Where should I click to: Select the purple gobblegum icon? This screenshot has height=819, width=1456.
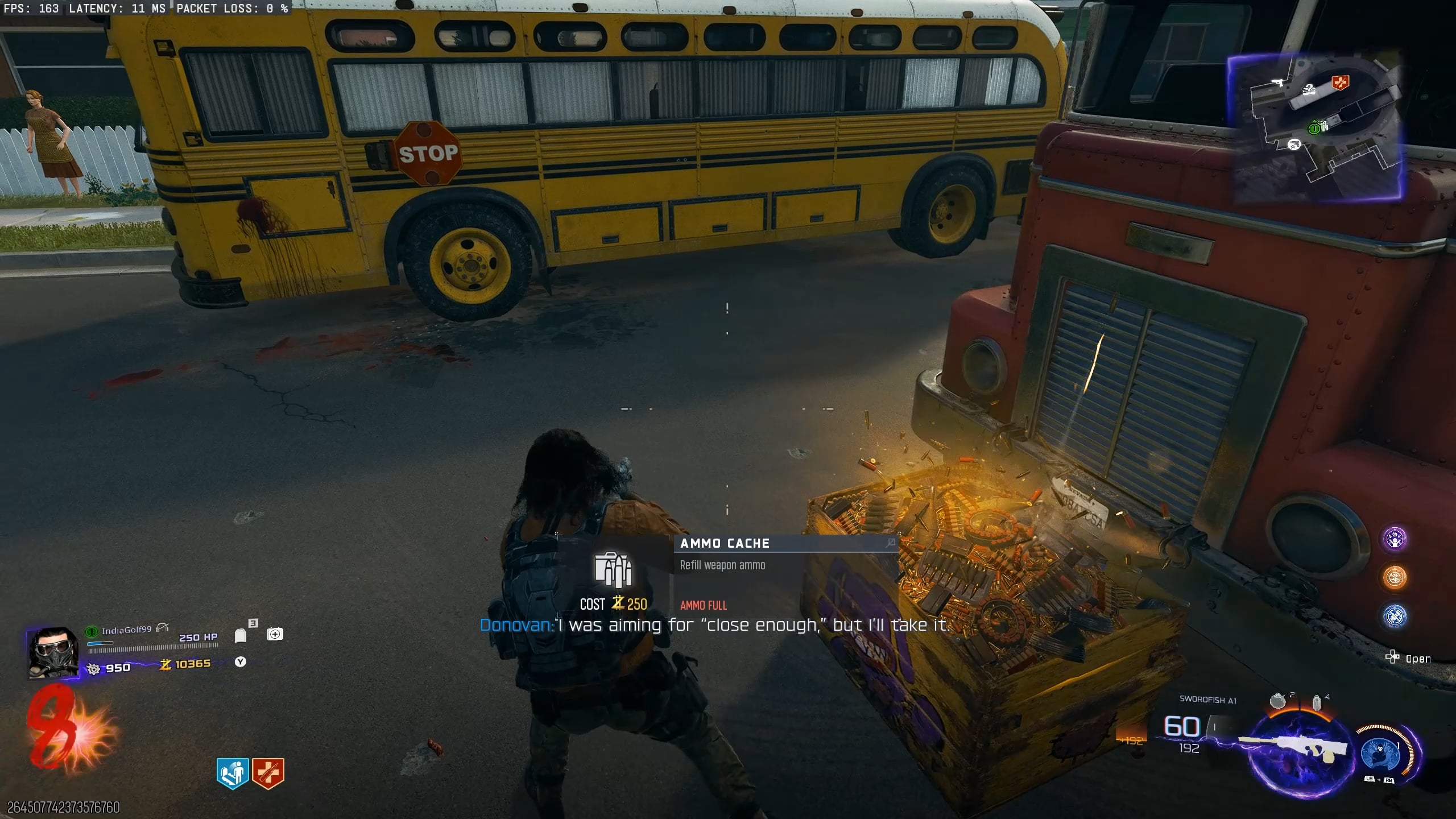(x=1395, y=539)
